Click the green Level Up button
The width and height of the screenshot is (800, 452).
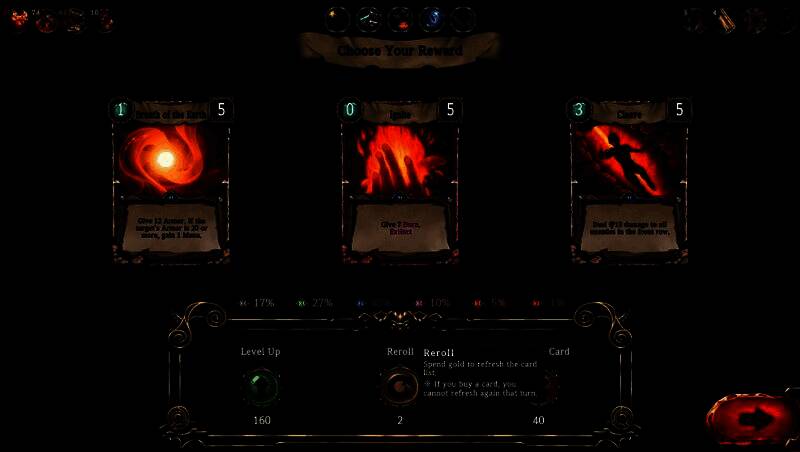(x=261, y=386)
